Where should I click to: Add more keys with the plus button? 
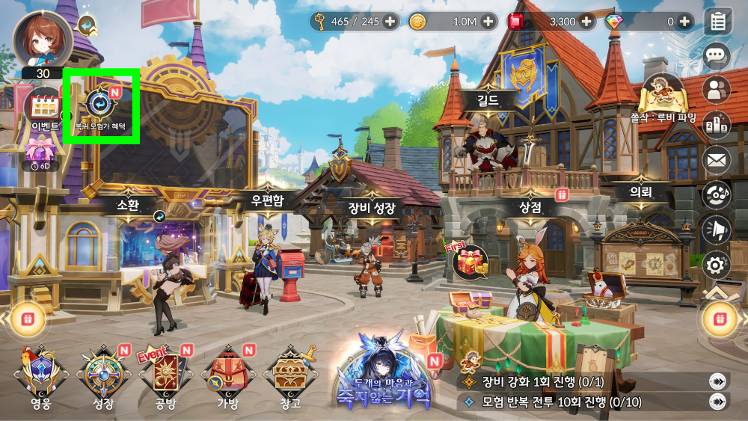pyautogui.click(x=390, y=21)
